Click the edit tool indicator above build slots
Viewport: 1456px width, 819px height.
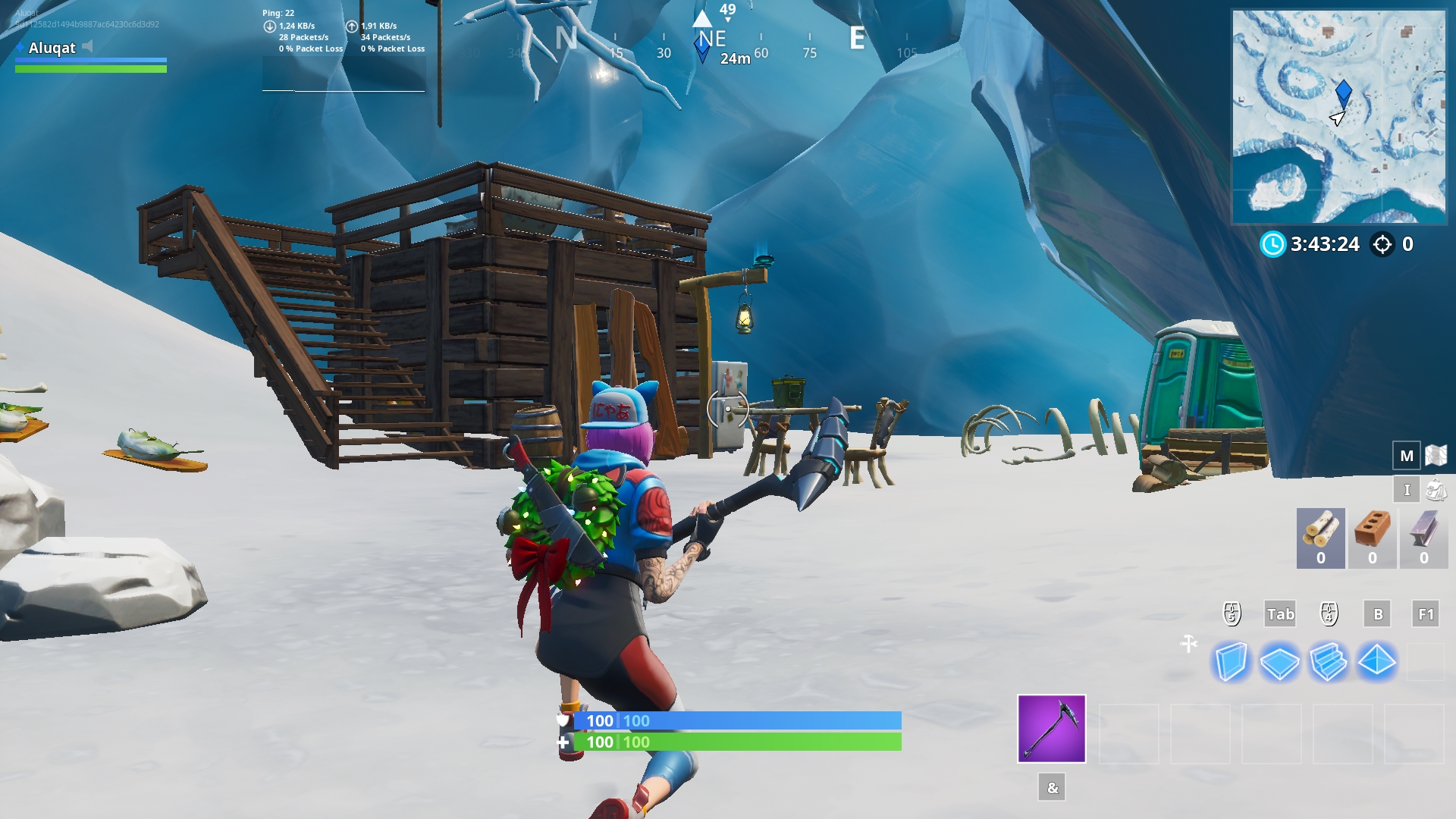click(1187, 645)
